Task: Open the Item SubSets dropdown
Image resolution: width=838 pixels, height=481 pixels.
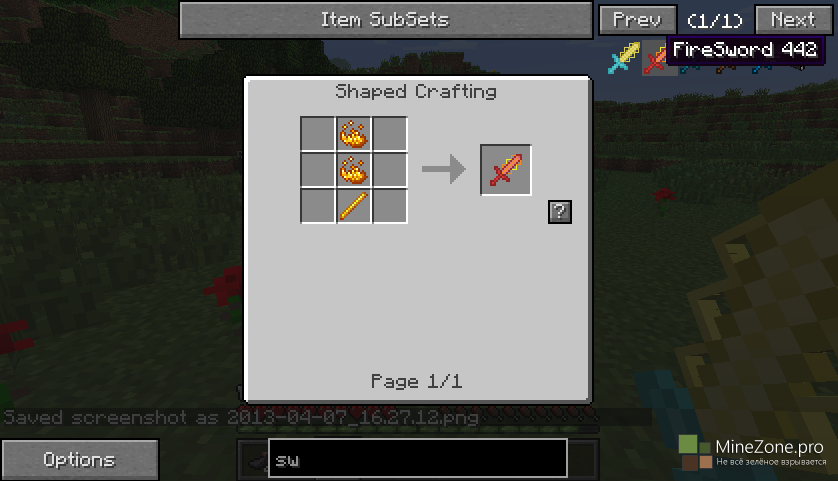Action: (384, 20)
